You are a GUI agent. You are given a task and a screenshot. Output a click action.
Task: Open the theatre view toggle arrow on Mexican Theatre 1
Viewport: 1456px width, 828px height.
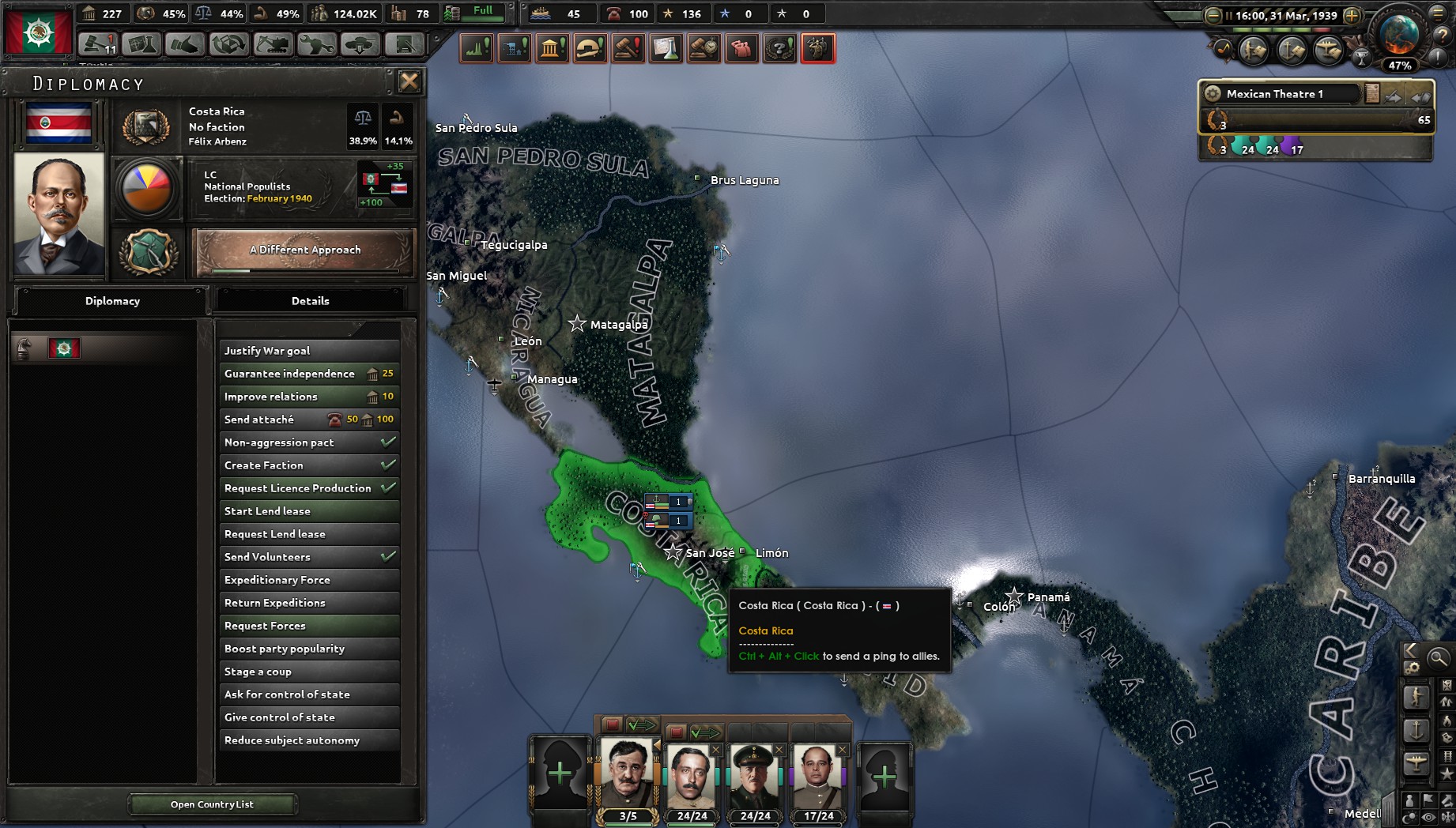click(1393, 97)
